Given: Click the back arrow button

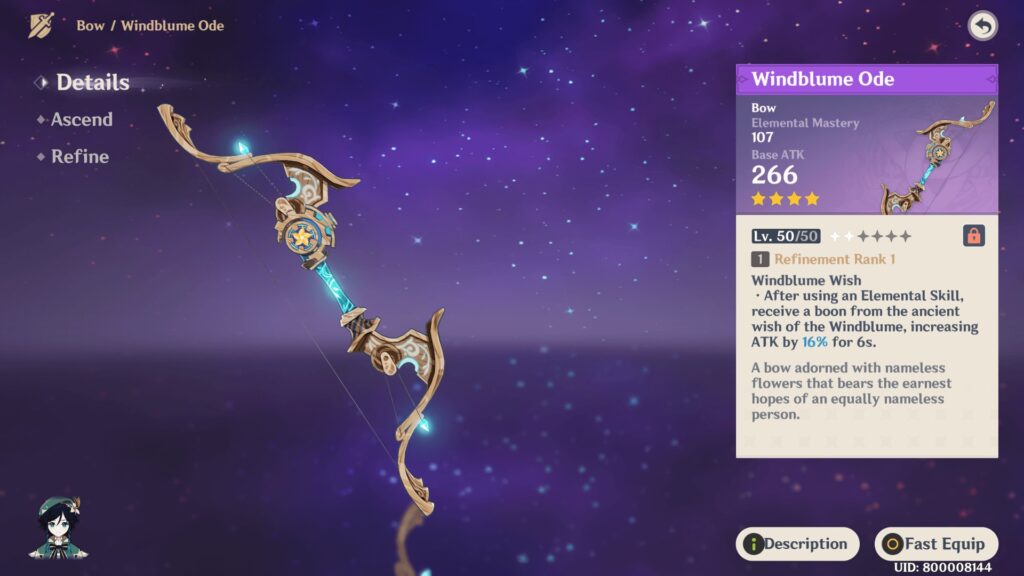Looking at the screenshot, I should pos(982,26).
